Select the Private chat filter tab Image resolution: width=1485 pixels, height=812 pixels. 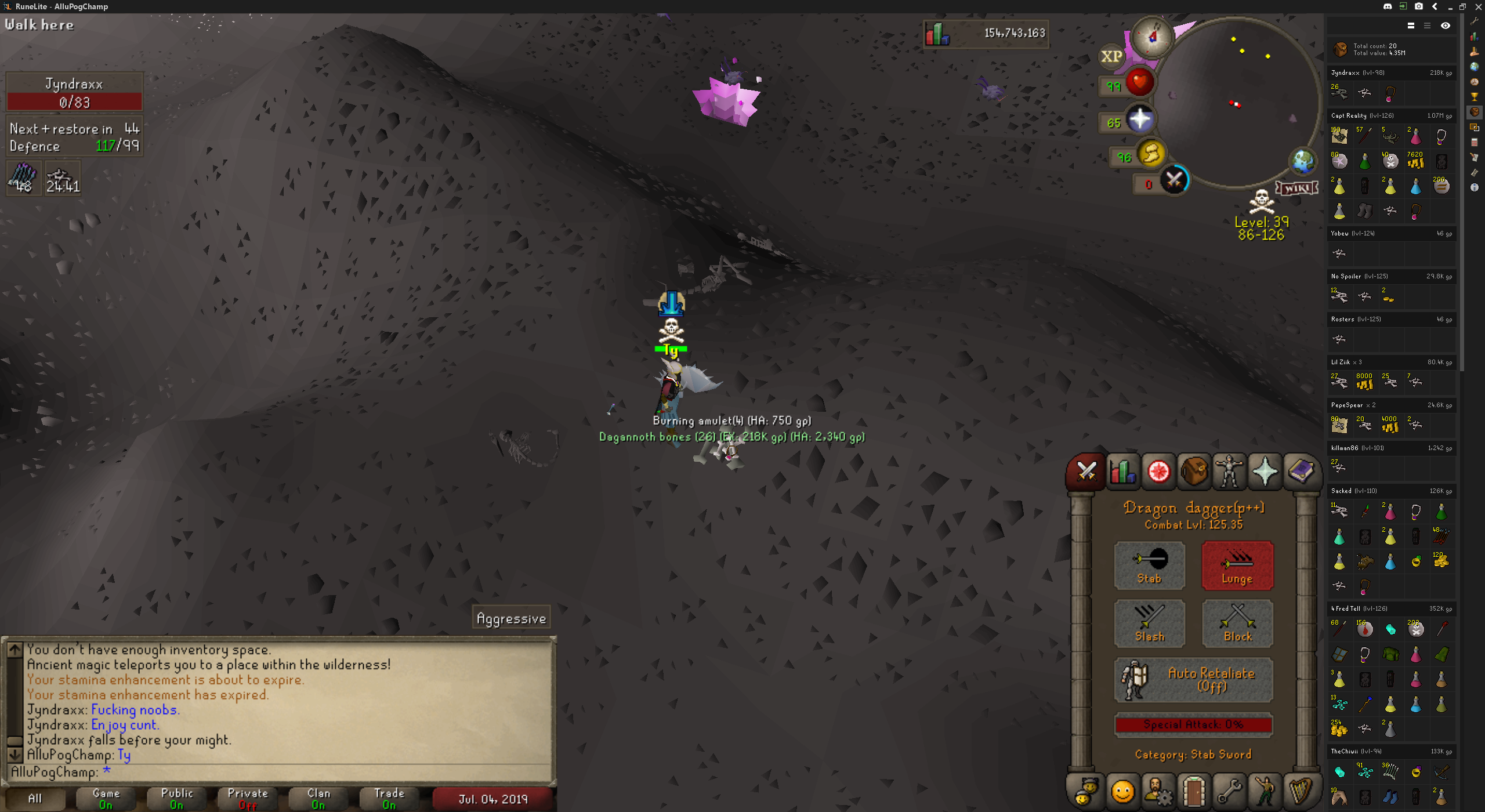tap(248, 798)
